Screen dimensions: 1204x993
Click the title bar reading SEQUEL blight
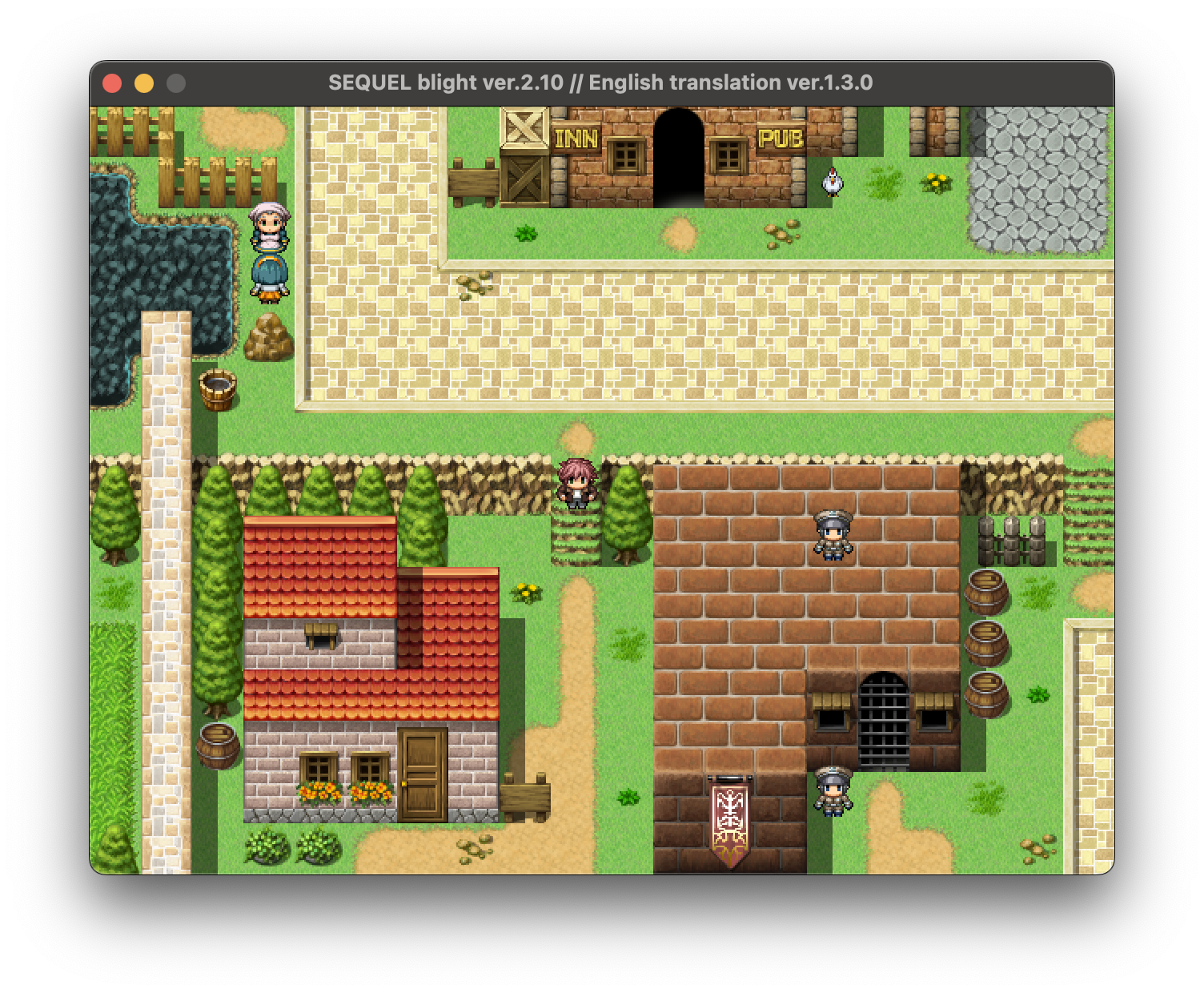tap(600, 81)
